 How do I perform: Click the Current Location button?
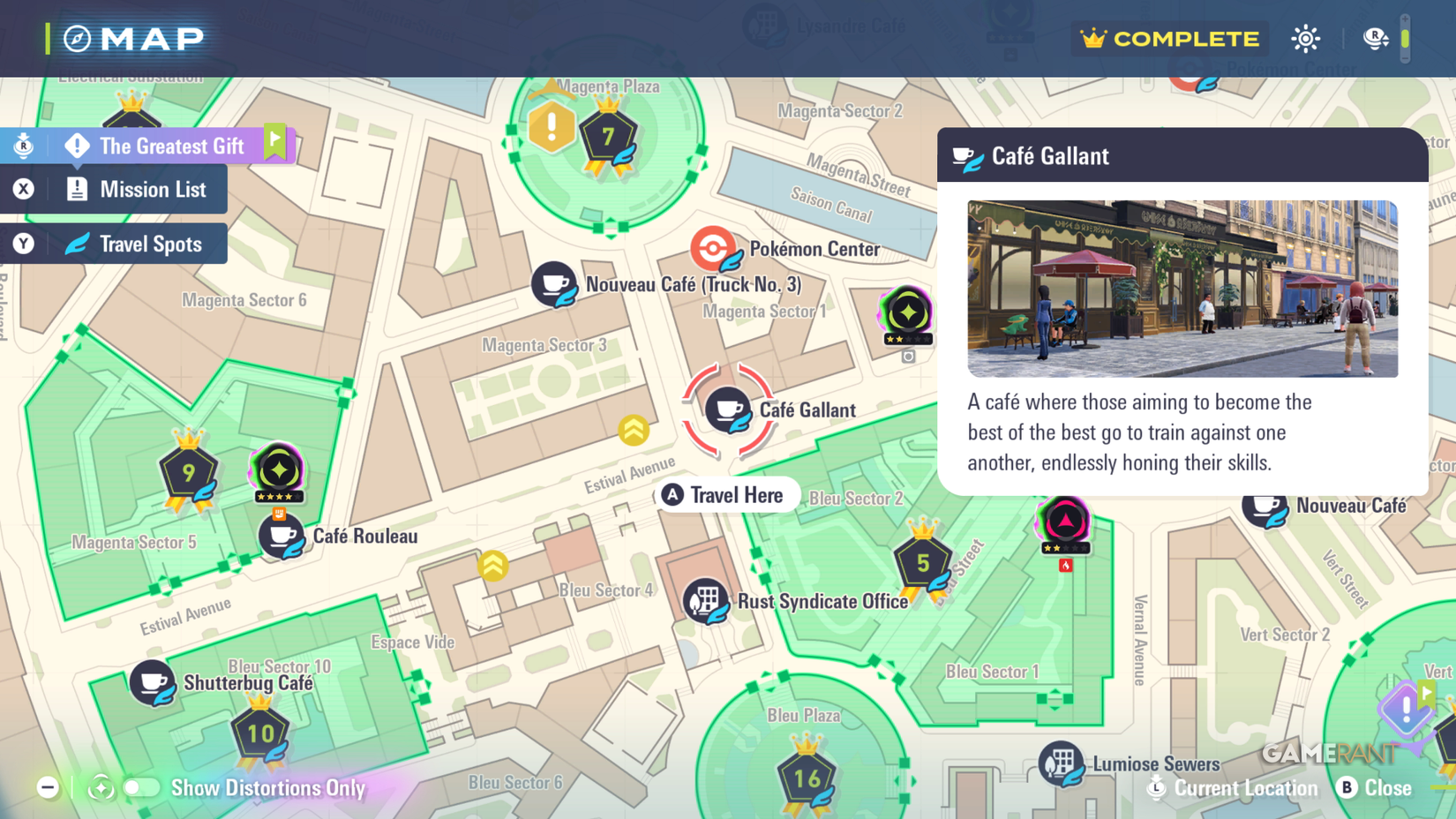click(1233, 788)
